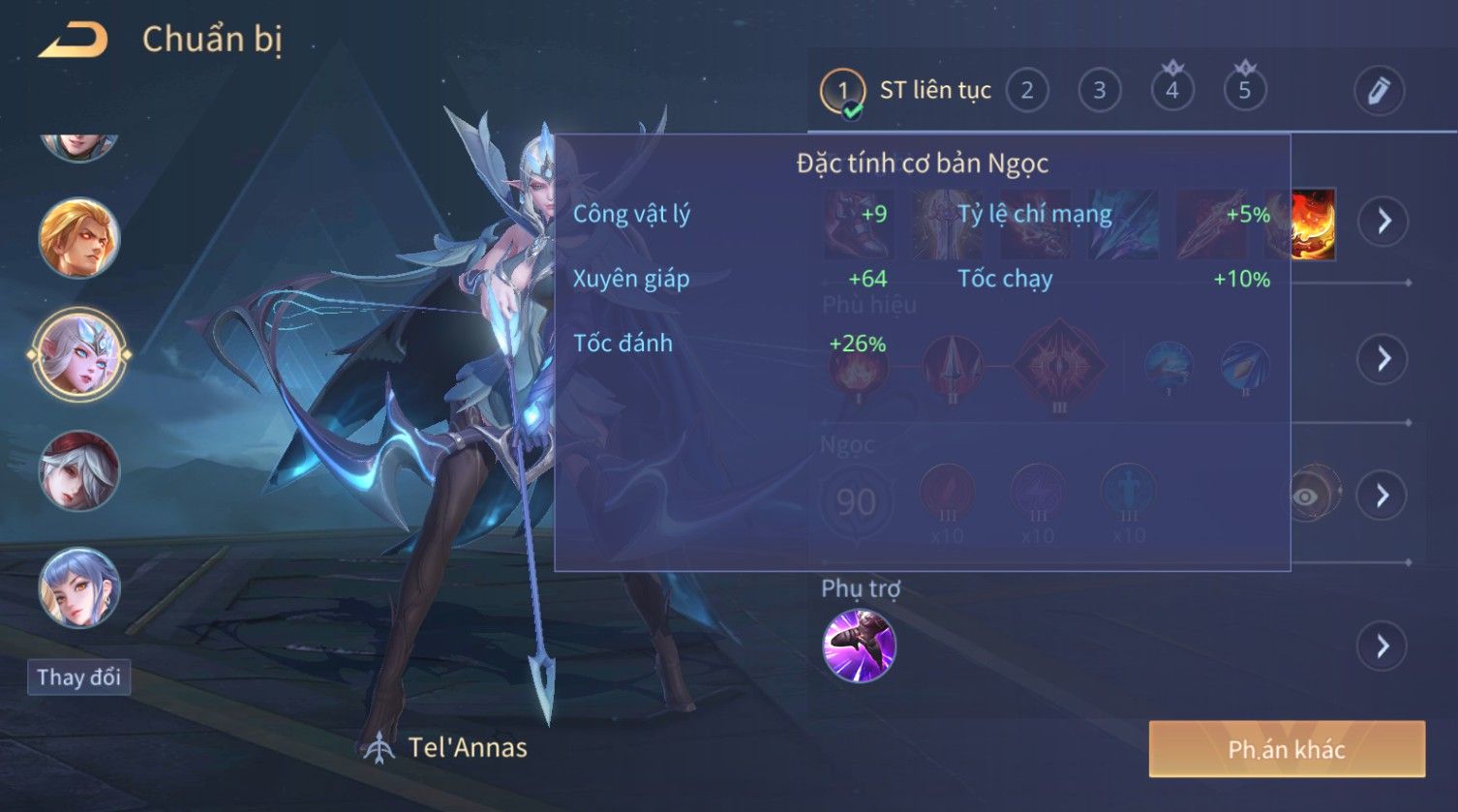The image size is (1458, 812).
Task: Edit preset name with pencil icon
Action: [1379, 91]
